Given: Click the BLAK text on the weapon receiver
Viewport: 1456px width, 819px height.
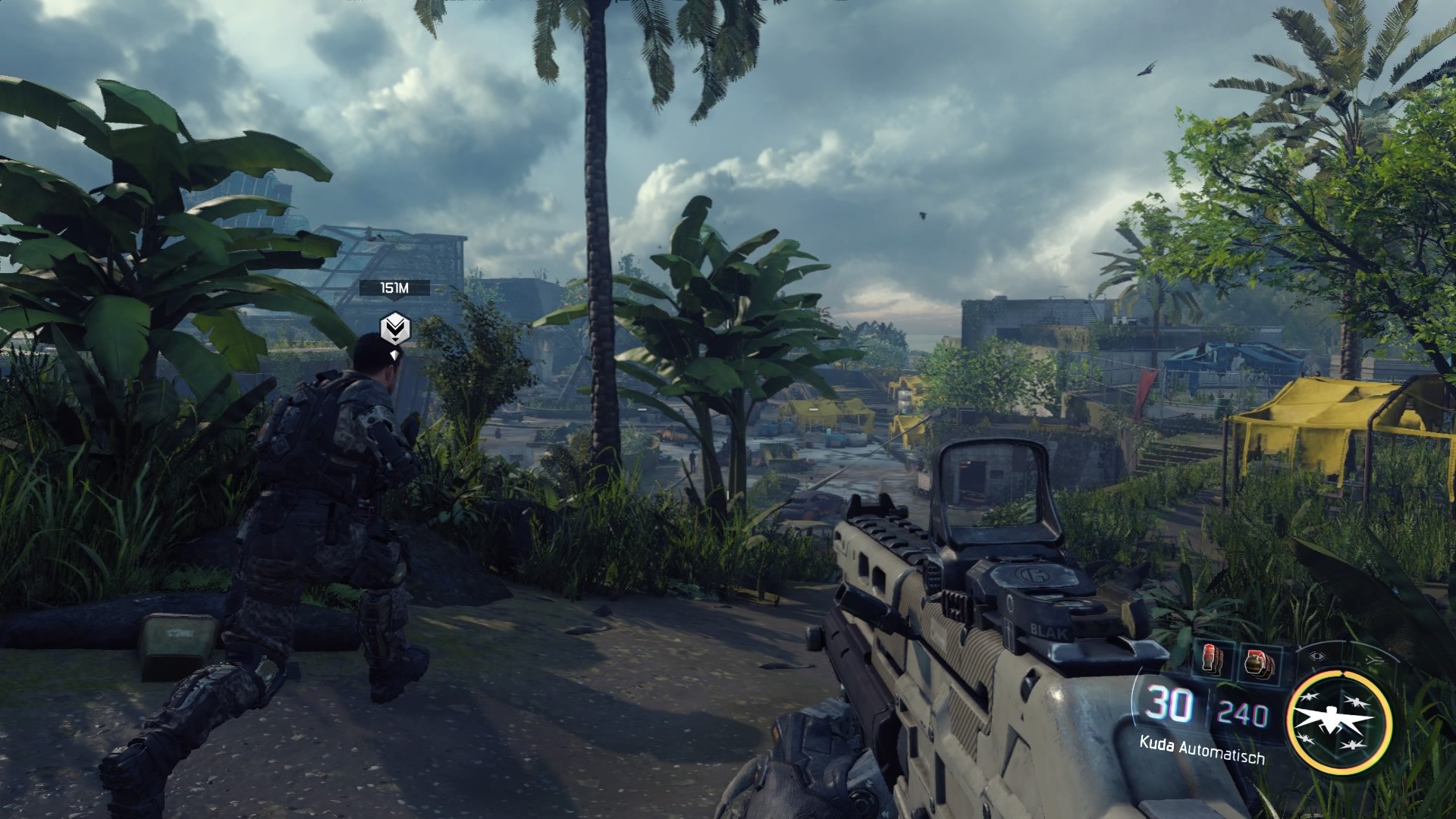Looking at the screenshot, I should (x=1048, y=629).
